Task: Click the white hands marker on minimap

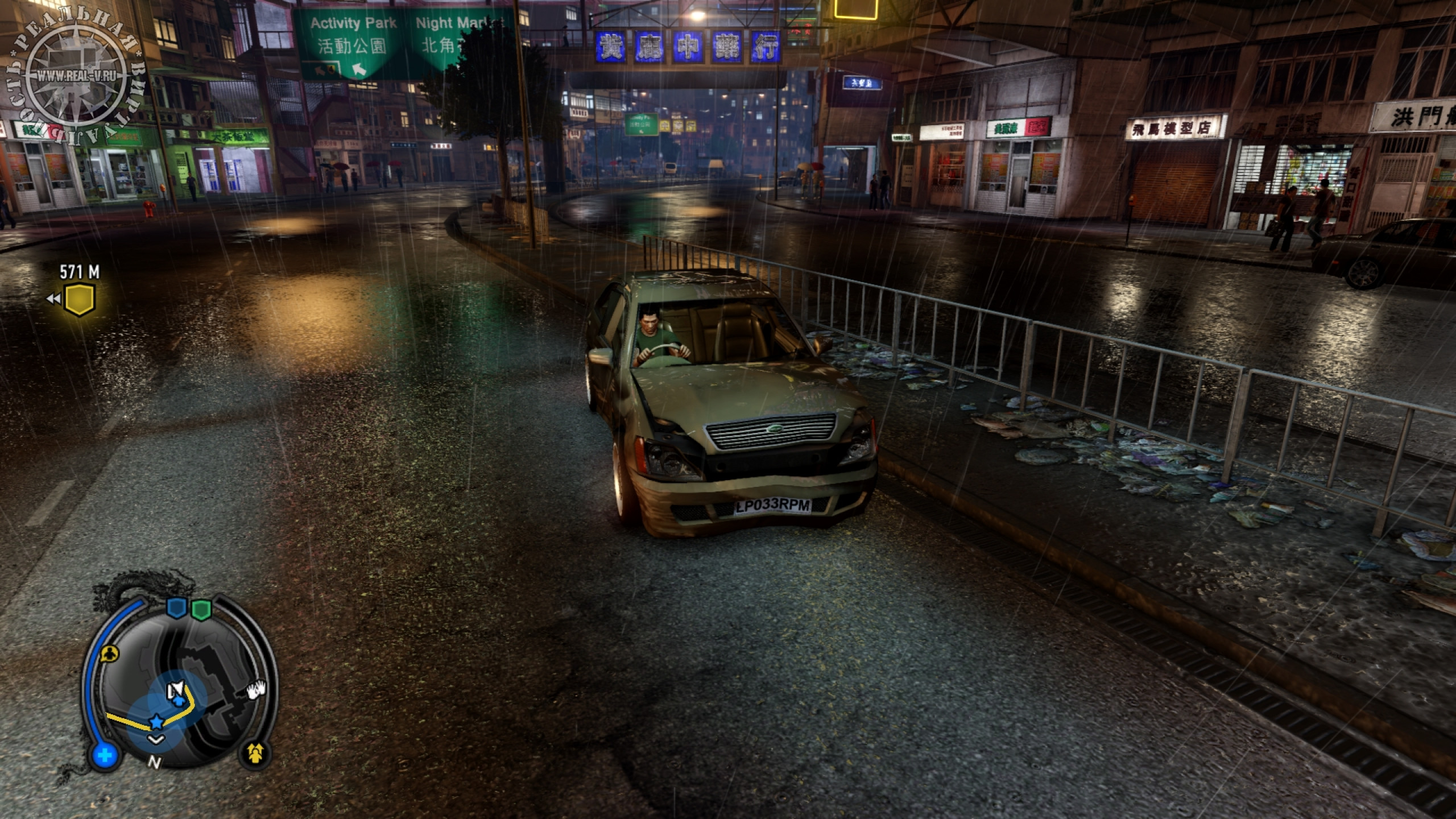Action: click(x=256, y=690)
